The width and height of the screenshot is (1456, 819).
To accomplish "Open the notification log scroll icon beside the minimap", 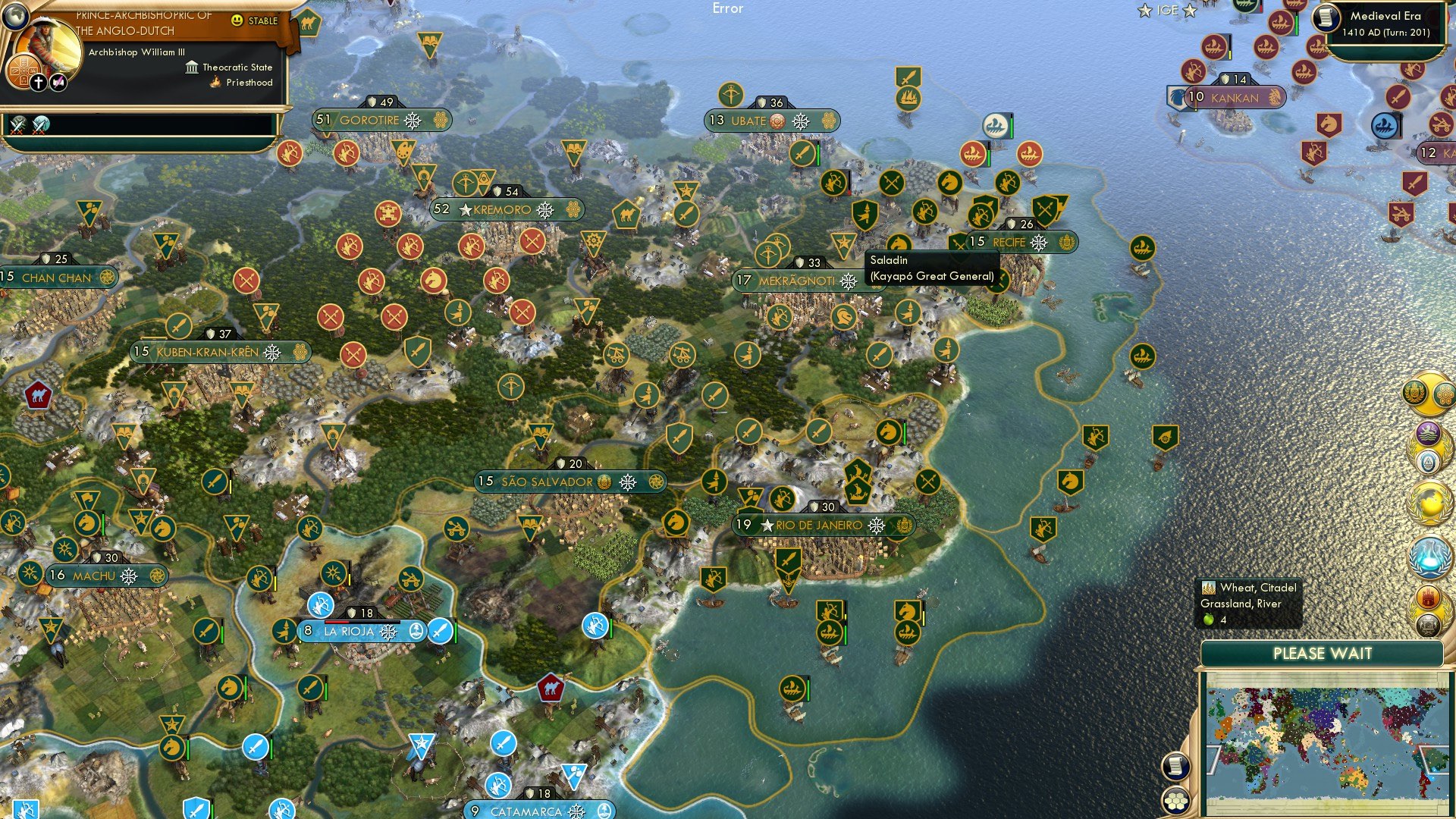I will pyautogui.click(x=1175, y=767).
